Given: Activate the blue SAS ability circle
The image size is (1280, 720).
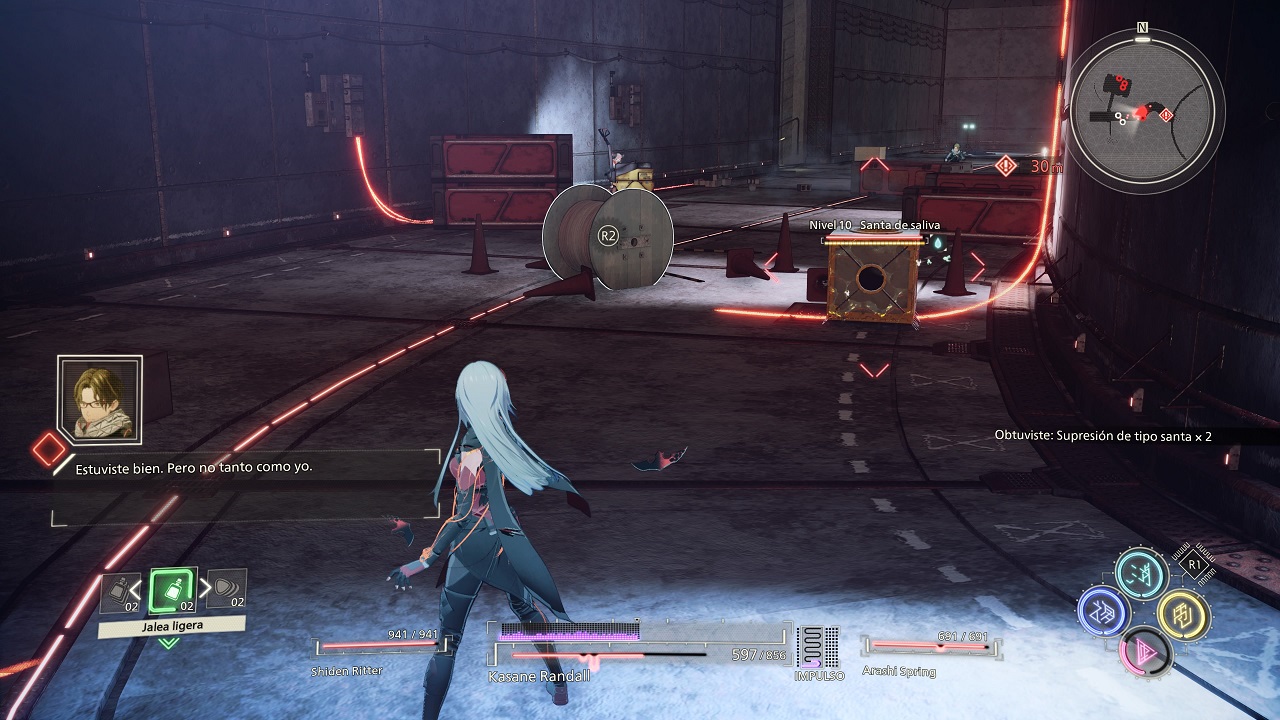Looking at the screenshot, I should (1103, 612).
